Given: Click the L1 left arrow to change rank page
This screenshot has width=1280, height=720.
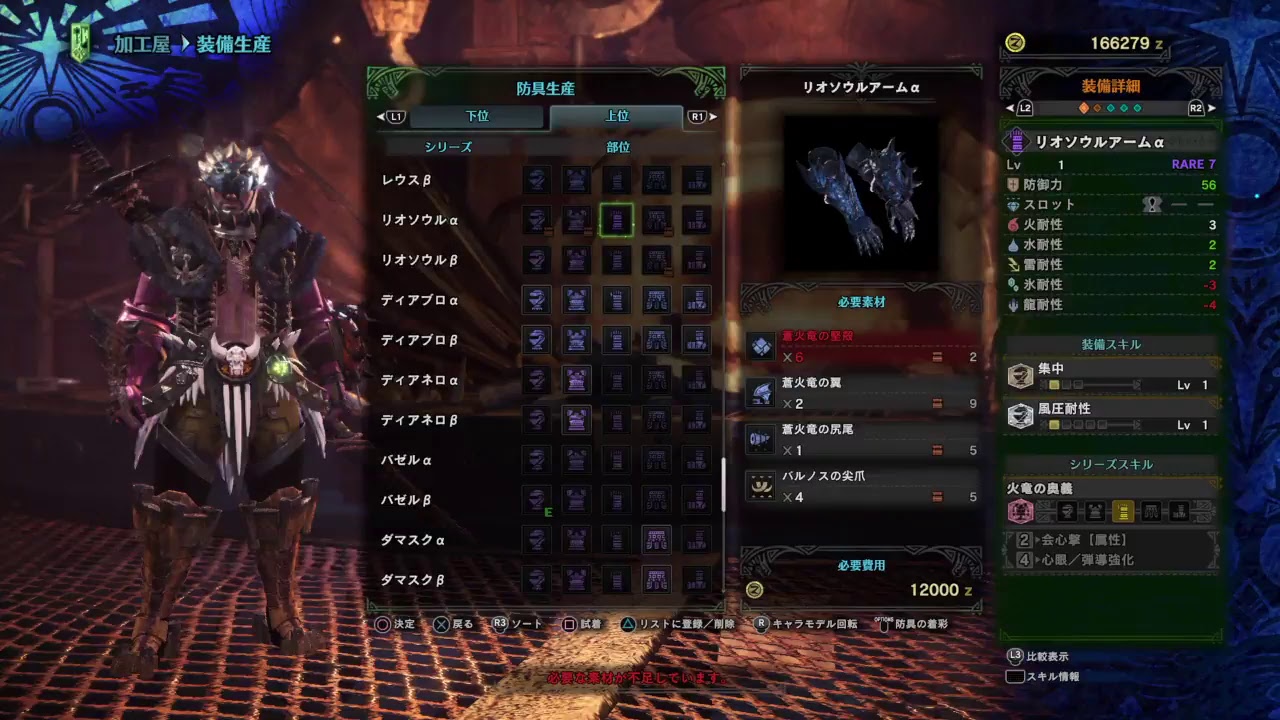Looking at the screenshot, I should (x=383, y=117).
